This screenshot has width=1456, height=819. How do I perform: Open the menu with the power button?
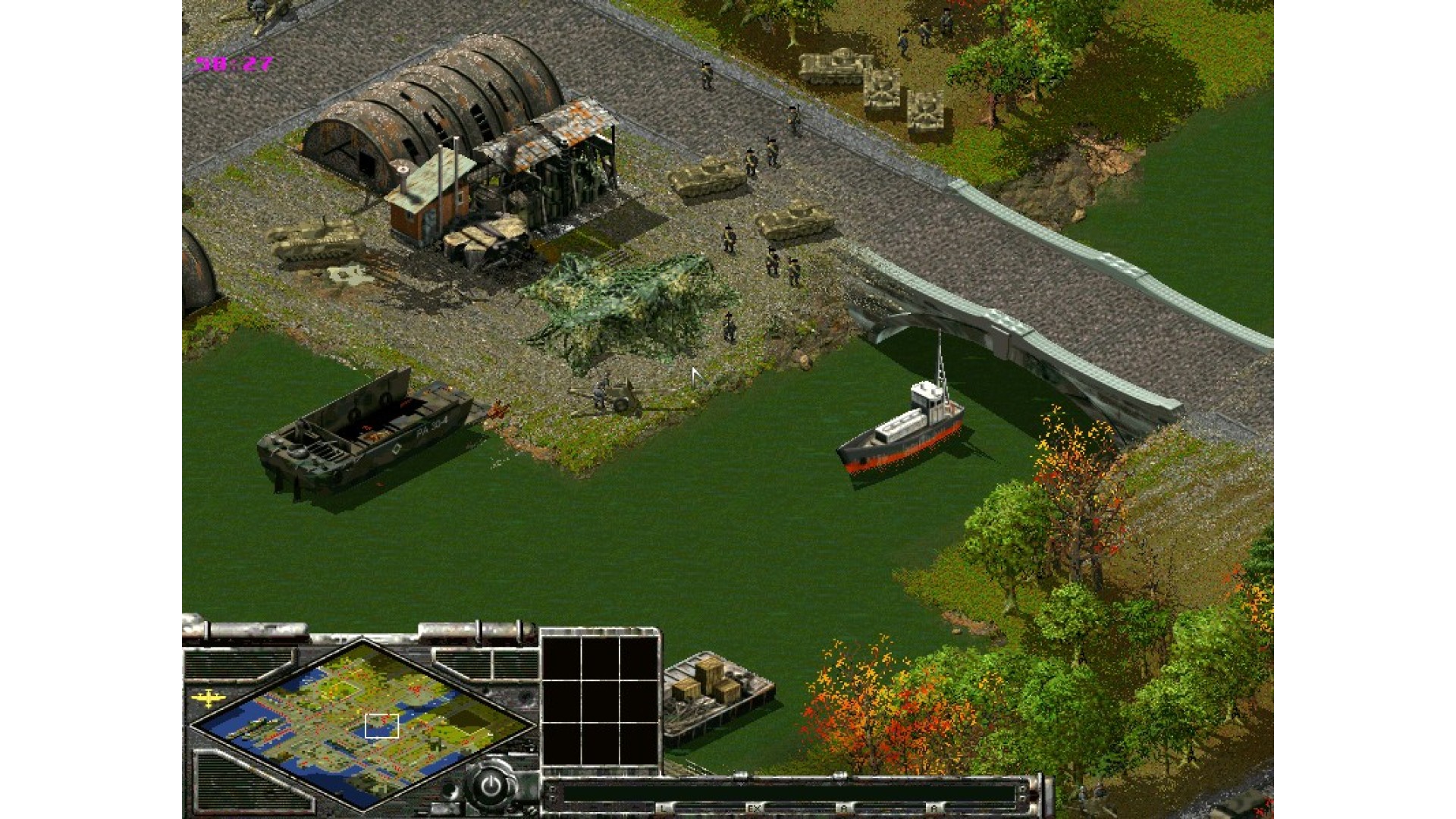491,785
